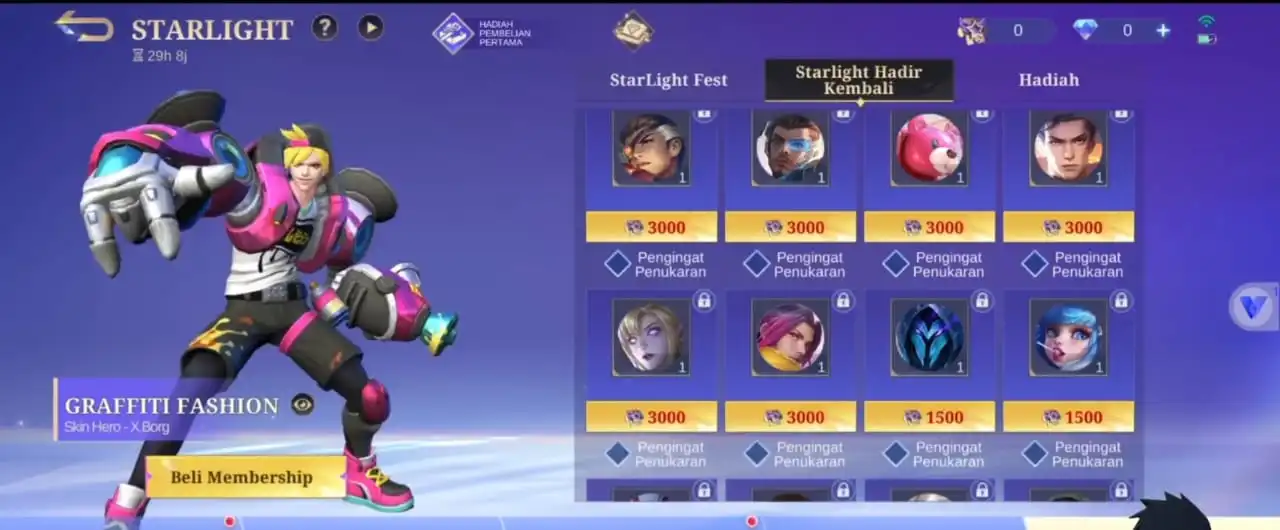
Task: Select the blue-visor hero skin thumbnail
Action: 789,148
